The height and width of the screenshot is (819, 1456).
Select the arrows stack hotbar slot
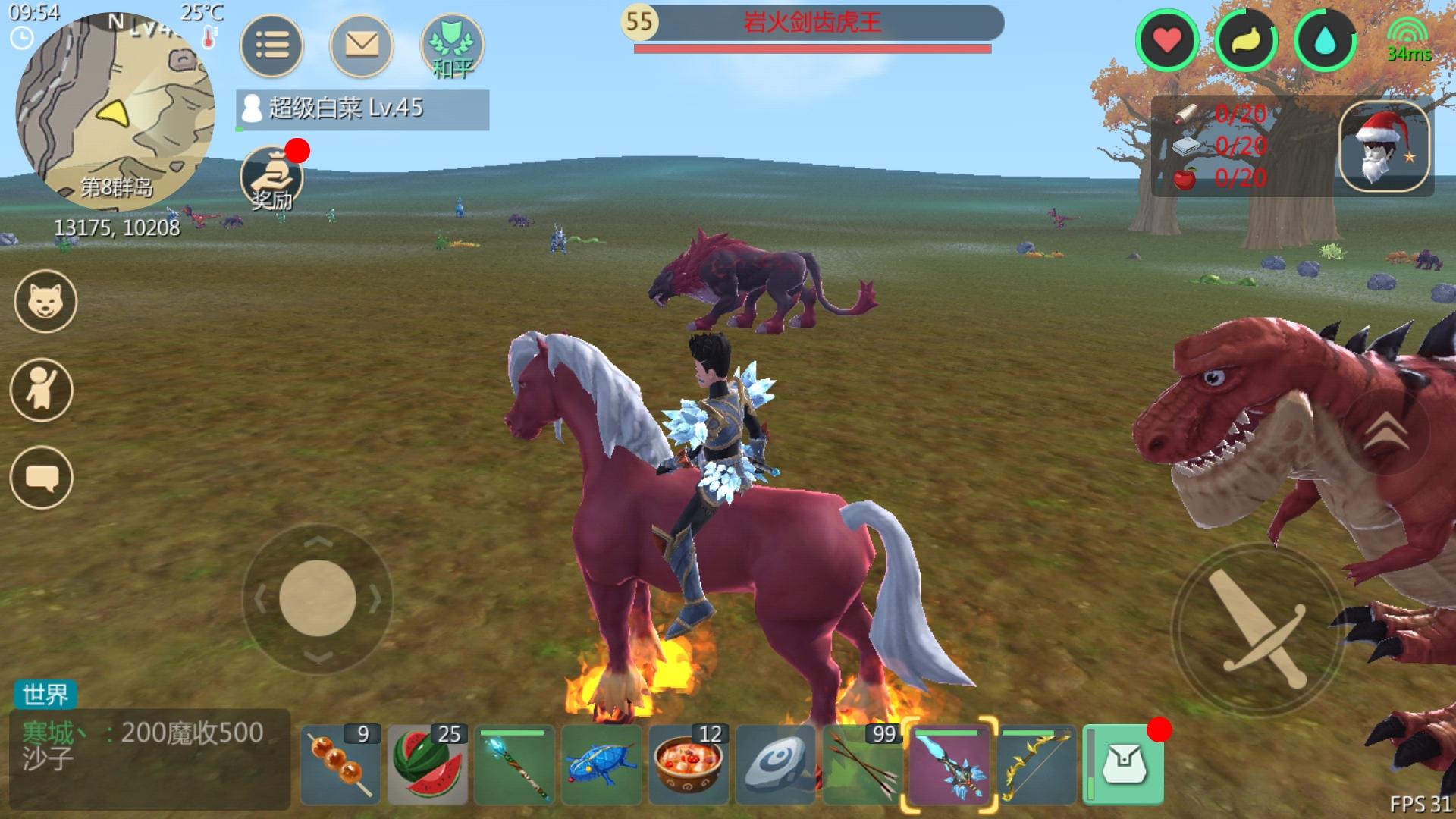[861, 764]
